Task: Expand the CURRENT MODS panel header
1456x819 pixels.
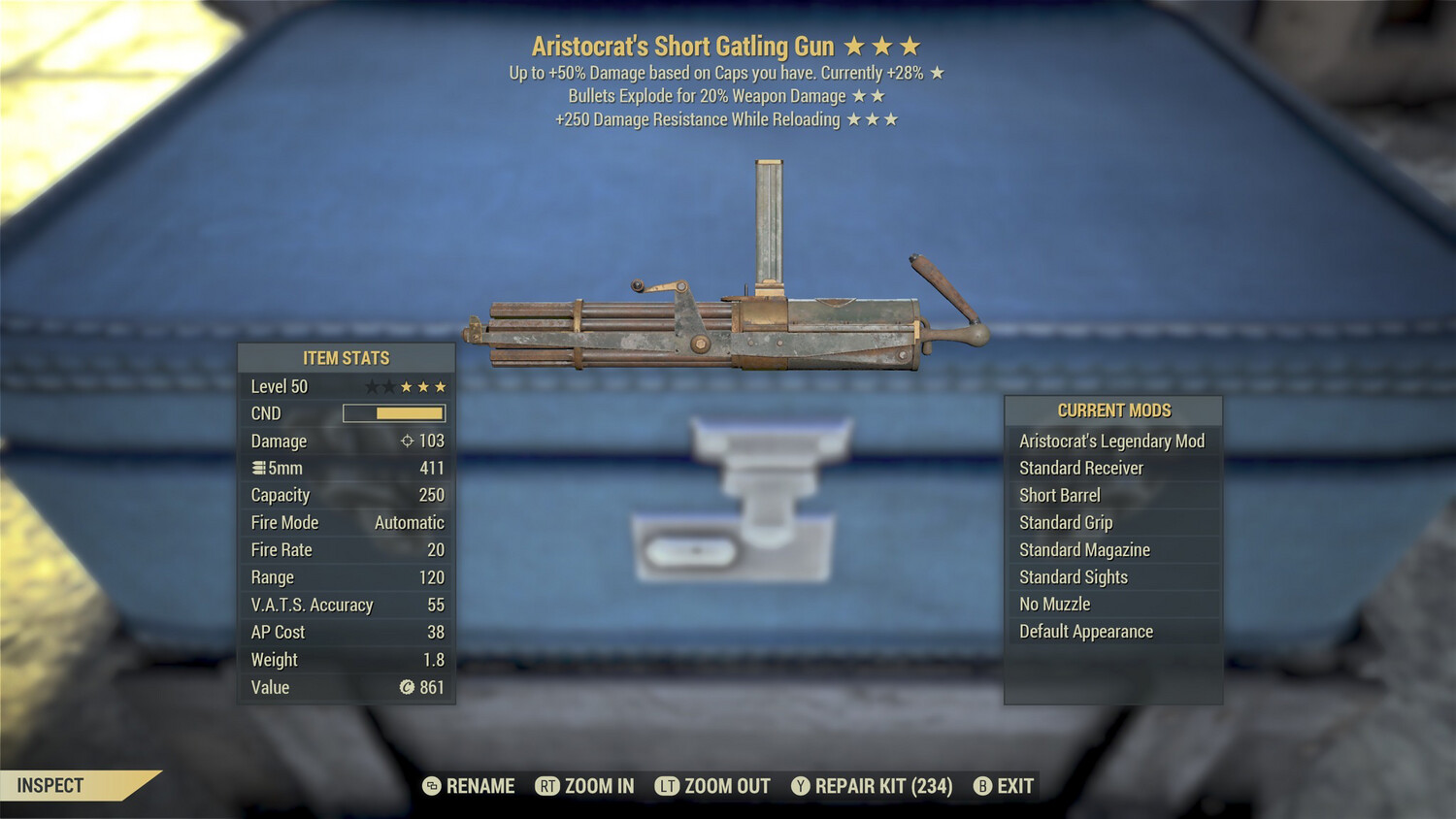Action: [1112, 409]
